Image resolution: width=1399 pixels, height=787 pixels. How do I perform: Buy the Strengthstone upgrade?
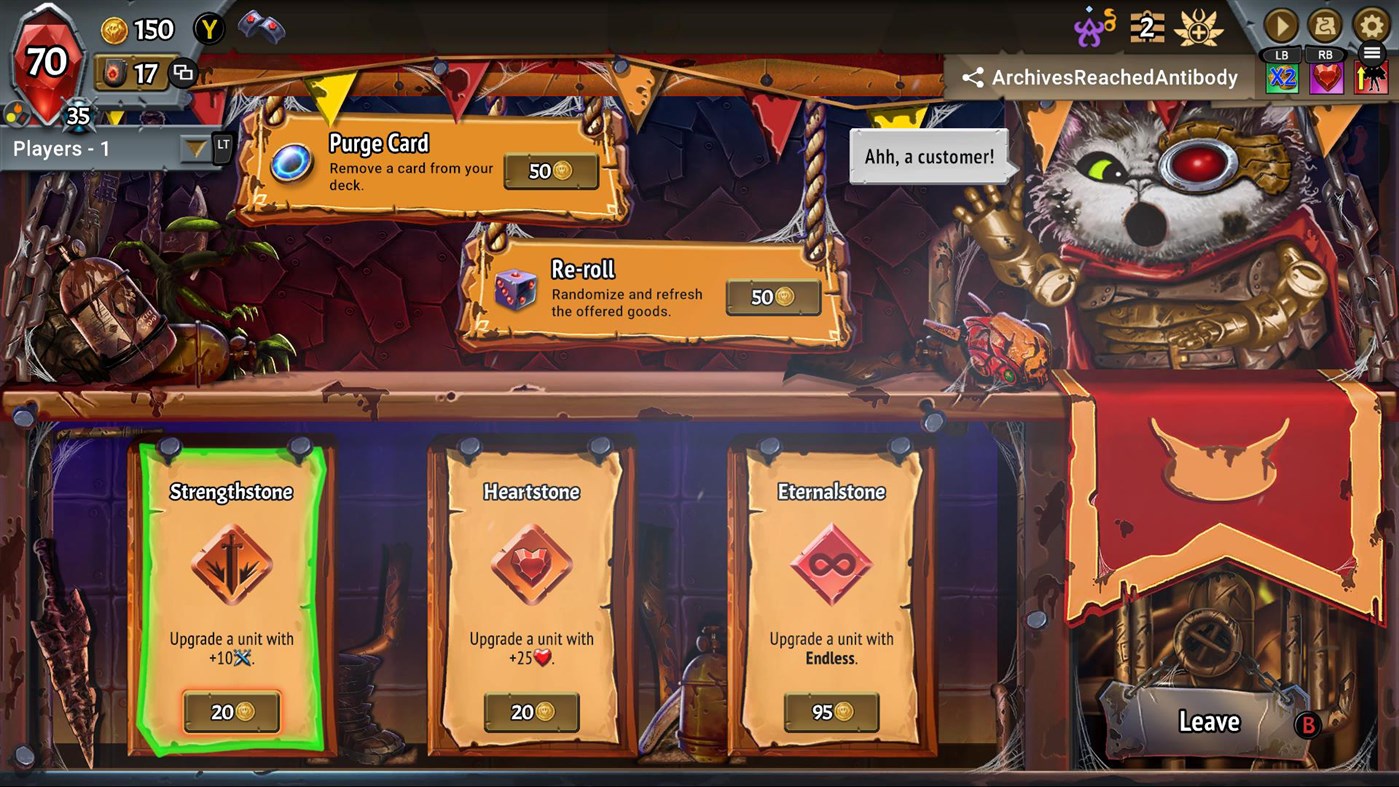231,712
